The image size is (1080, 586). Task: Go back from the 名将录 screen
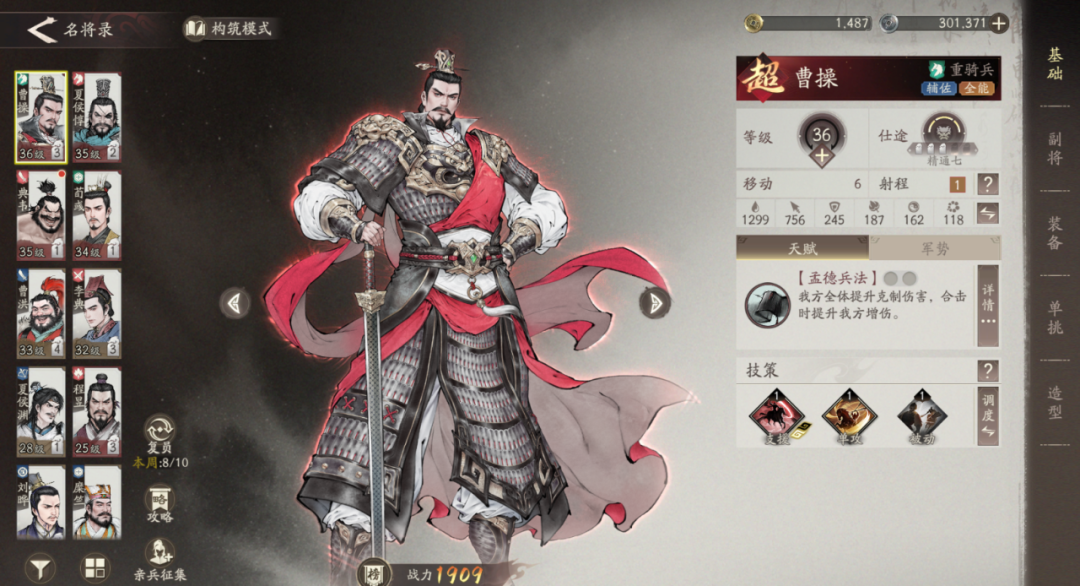pyautogui.click(x=41, y=29)
